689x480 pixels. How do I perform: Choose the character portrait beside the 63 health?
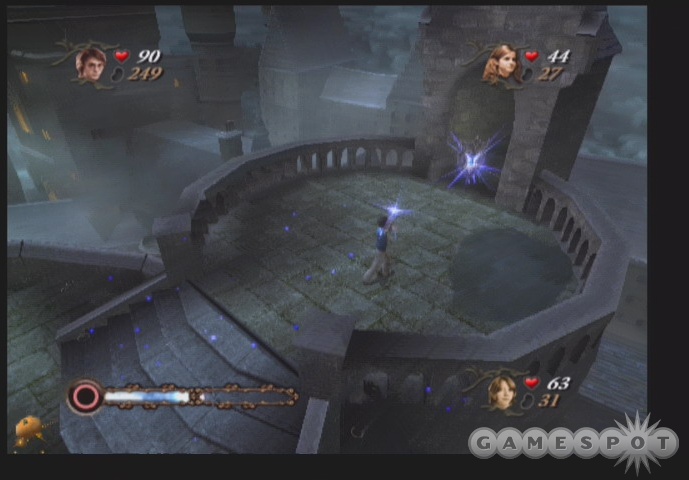click(x=502, y=392)
